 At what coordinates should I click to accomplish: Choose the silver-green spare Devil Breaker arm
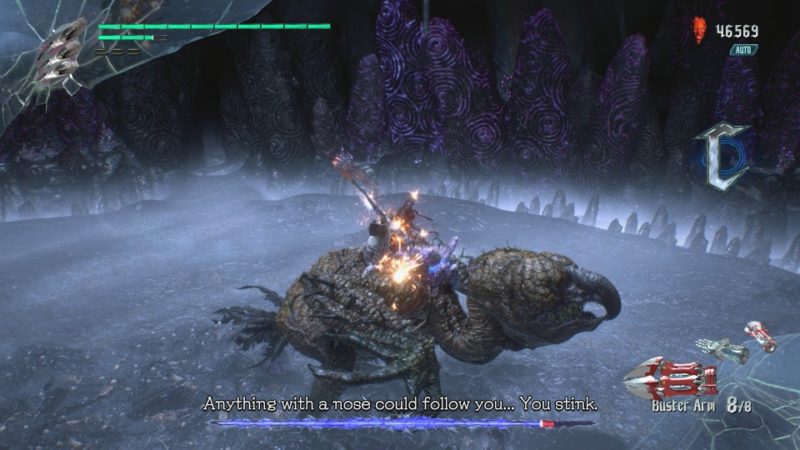[723, 350]
